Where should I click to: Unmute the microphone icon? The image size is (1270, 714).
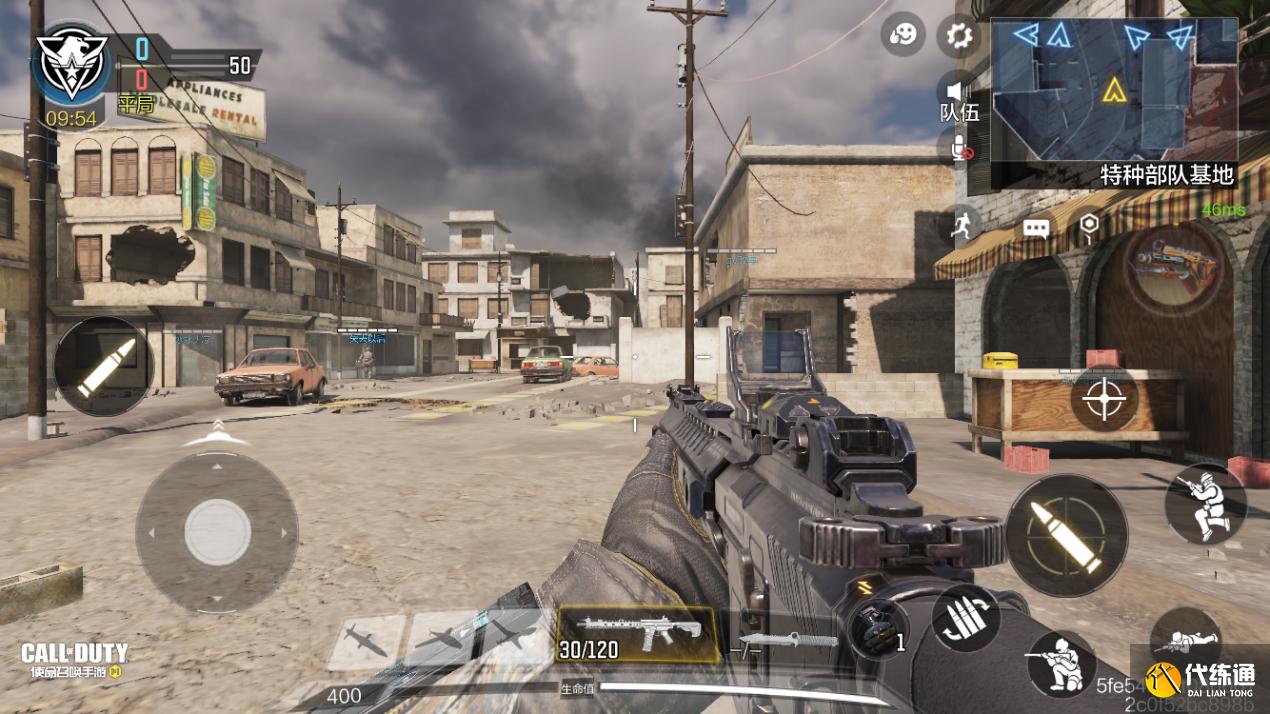(961, 149)
